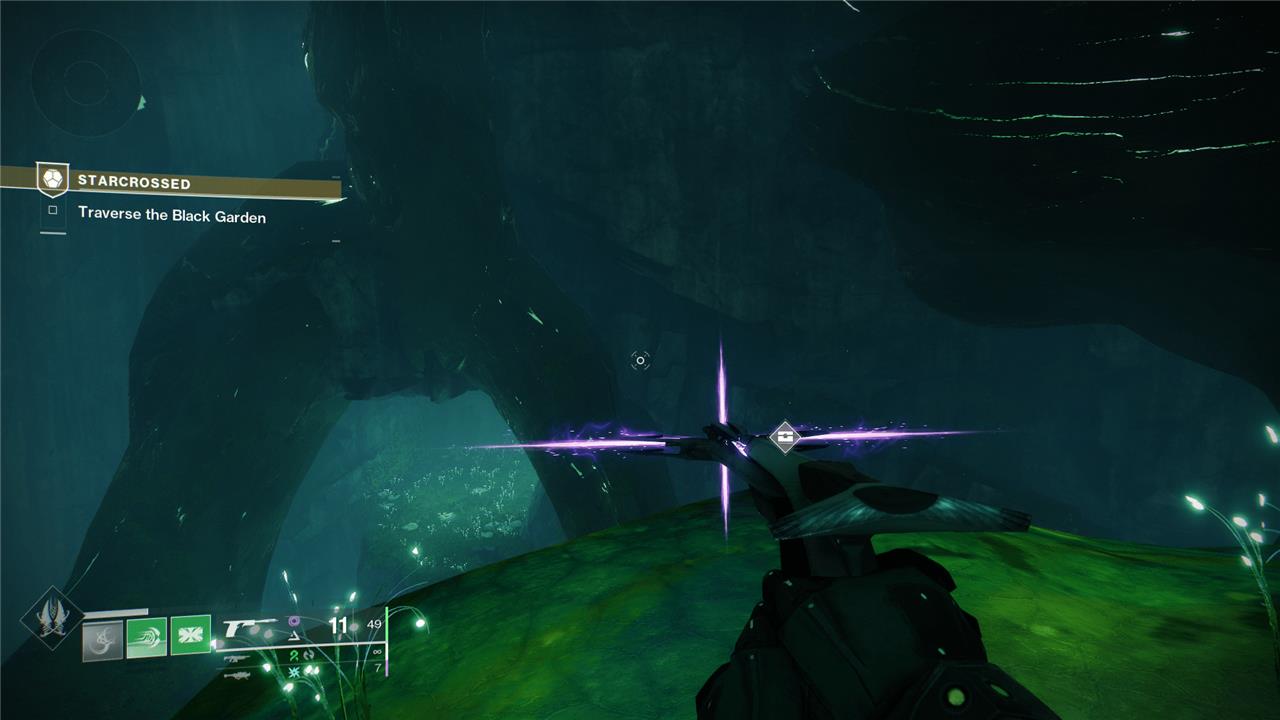Switch to the second weapon in the list
This screenshot has width=1280, height=720.
click(x=236, y=659)
